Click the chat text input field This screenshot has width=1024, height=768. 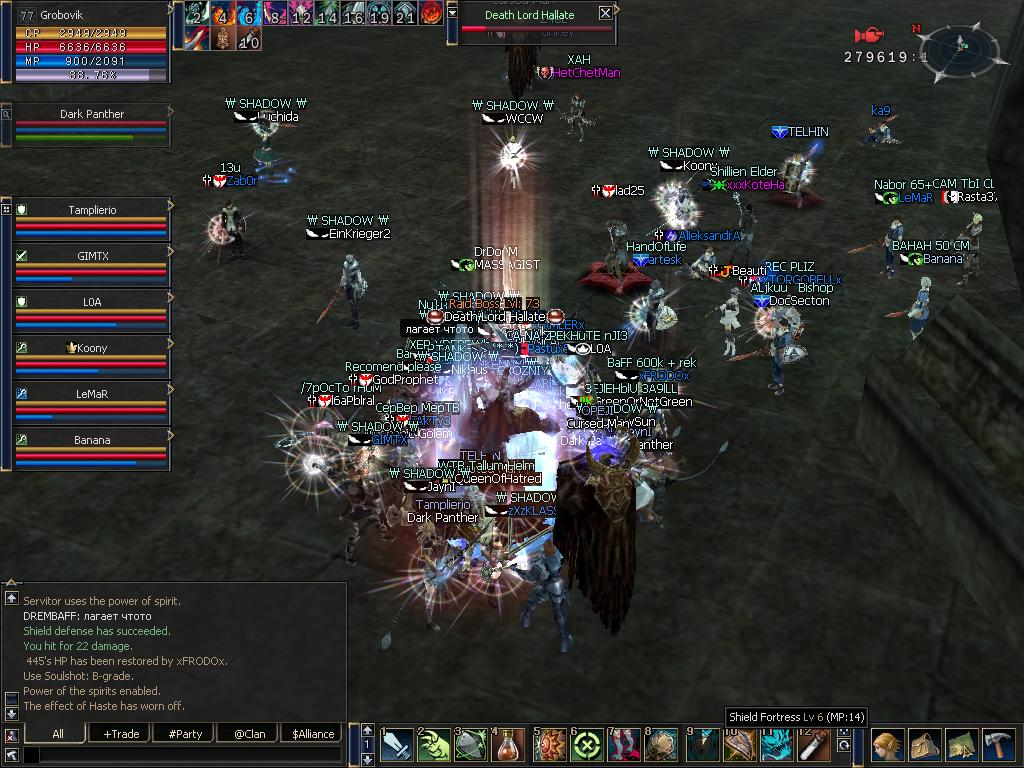point(185,754)
